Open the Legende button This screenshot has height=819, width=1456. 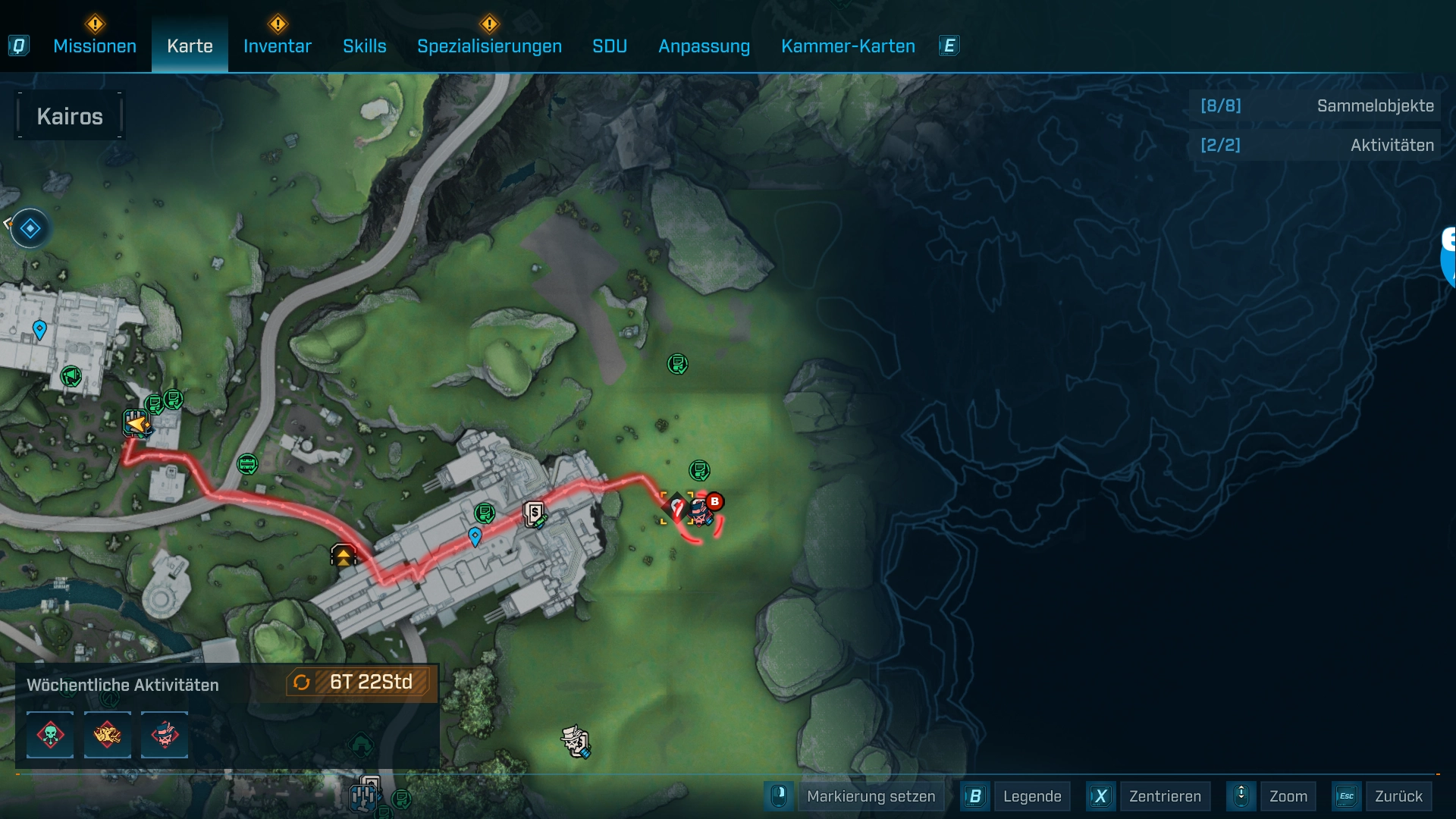point(1031,796)
